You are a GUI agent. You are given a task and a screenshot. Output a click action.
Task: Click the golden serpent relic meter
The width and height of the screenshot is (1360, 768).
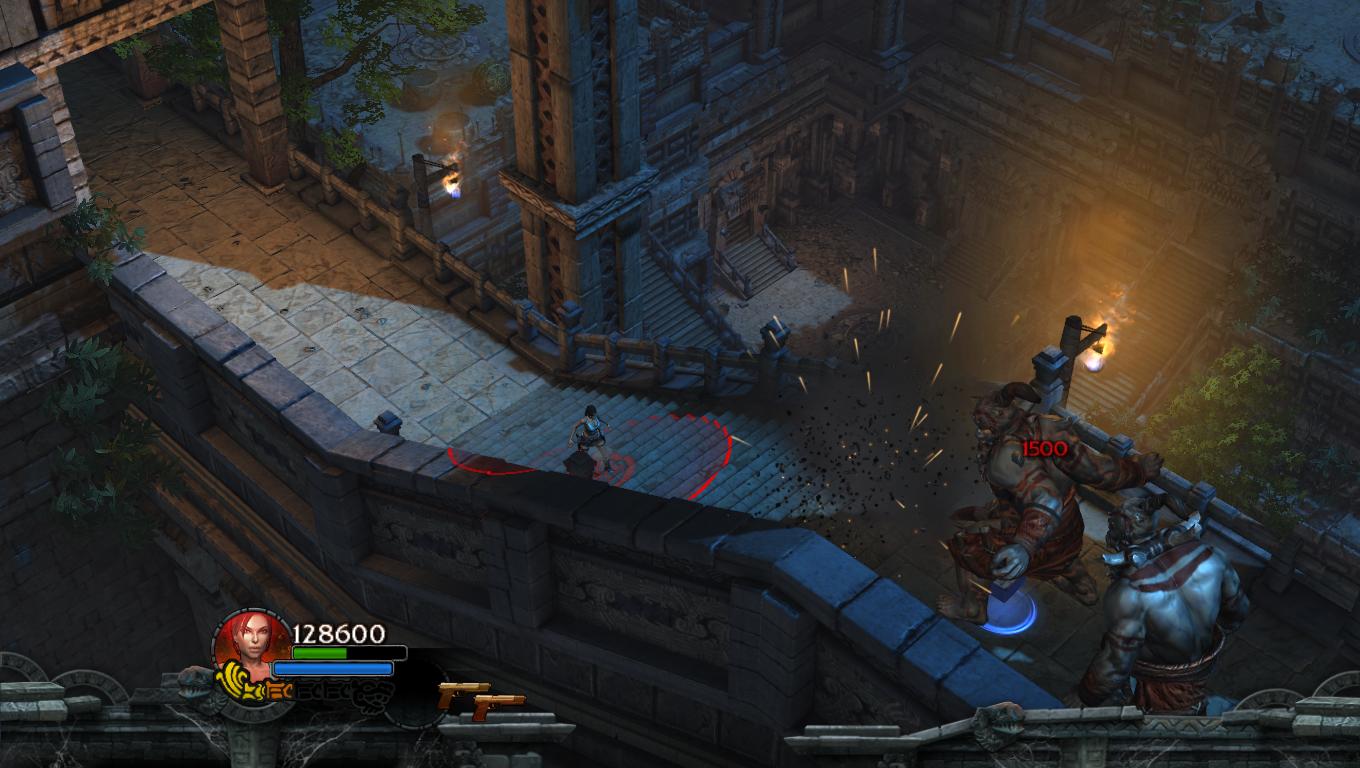250,688
